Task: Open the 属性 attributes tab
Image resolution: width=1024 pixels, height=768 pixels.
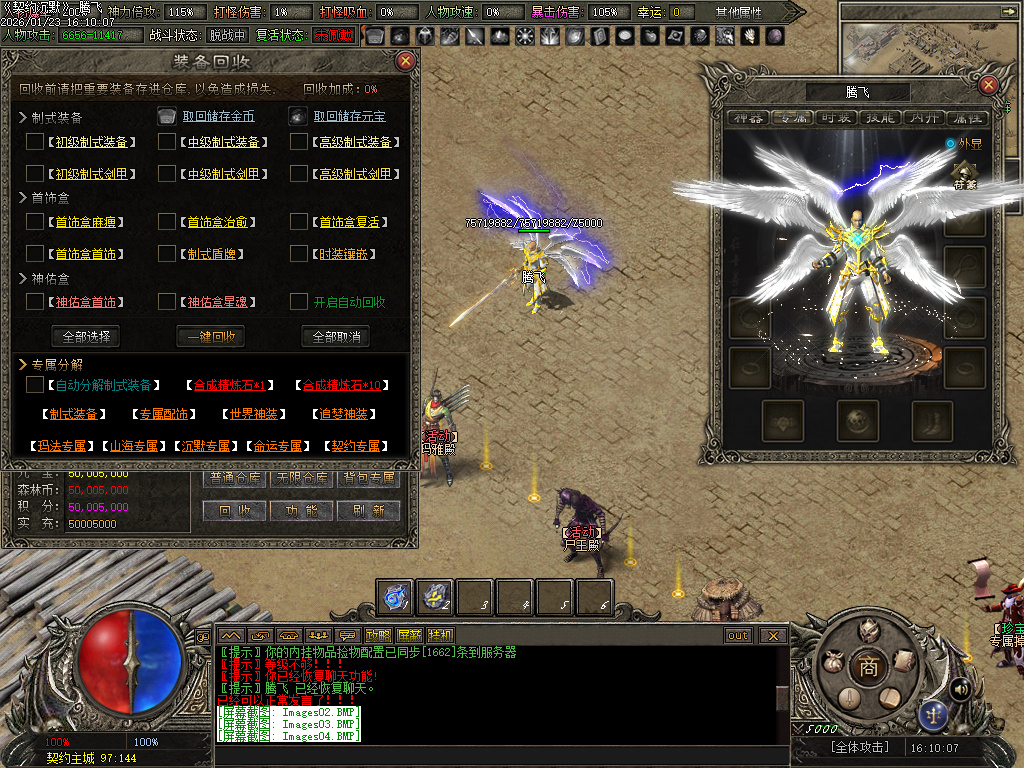Action: pos(967,118)
